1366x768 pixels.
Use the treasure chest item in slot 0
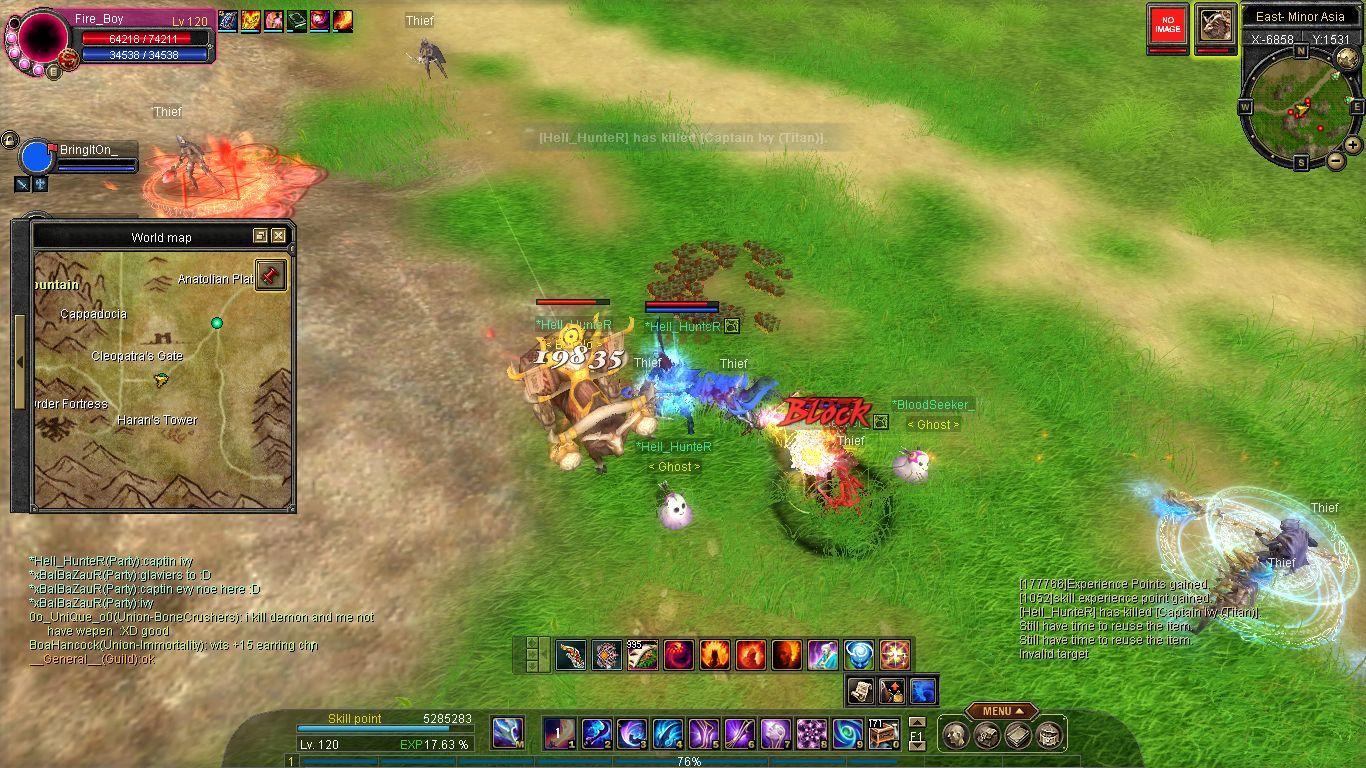coord(884,734)
